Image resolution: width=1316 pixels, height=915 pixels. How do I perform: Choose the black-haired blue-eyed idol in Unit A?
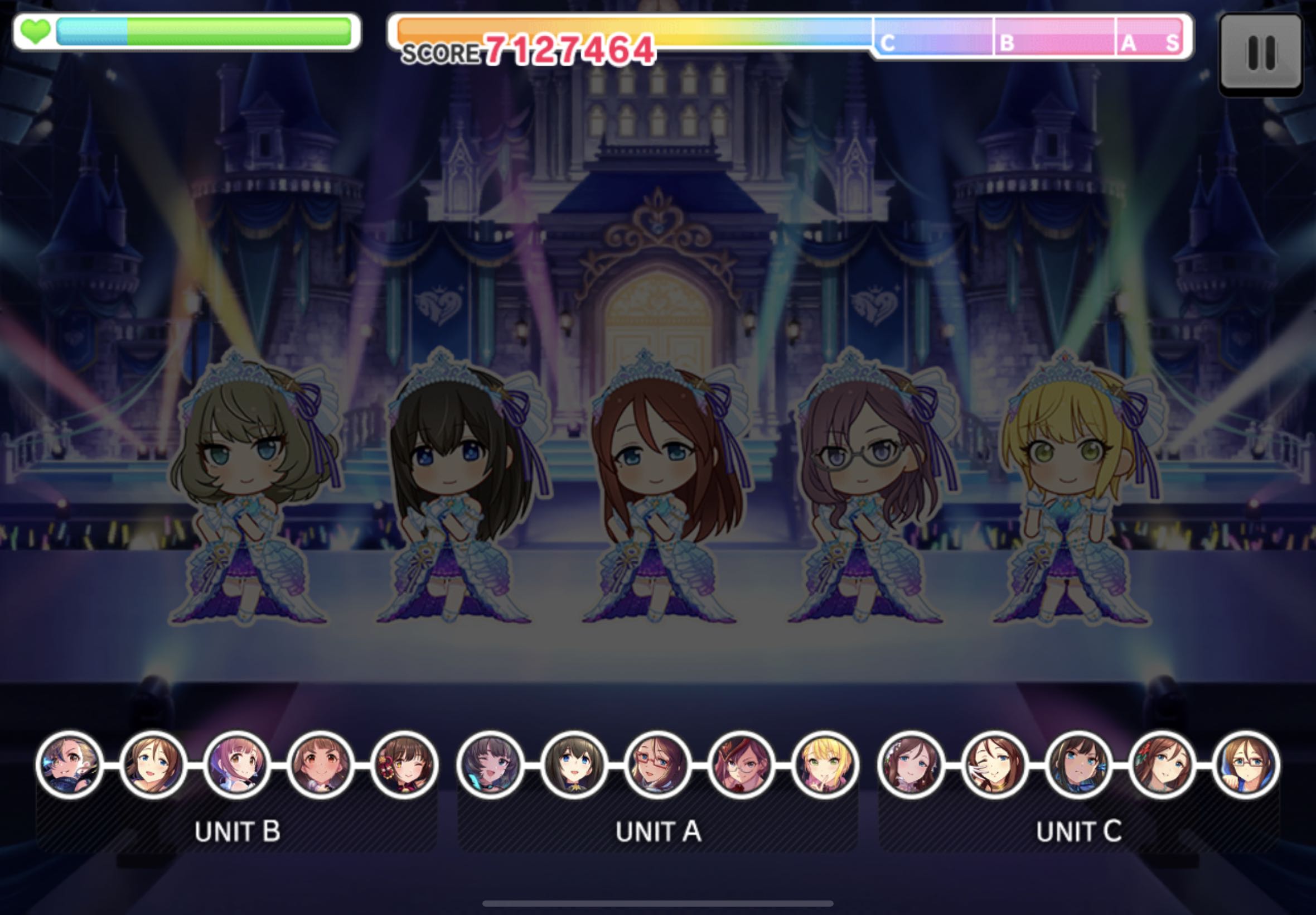[x=573, y=765]
